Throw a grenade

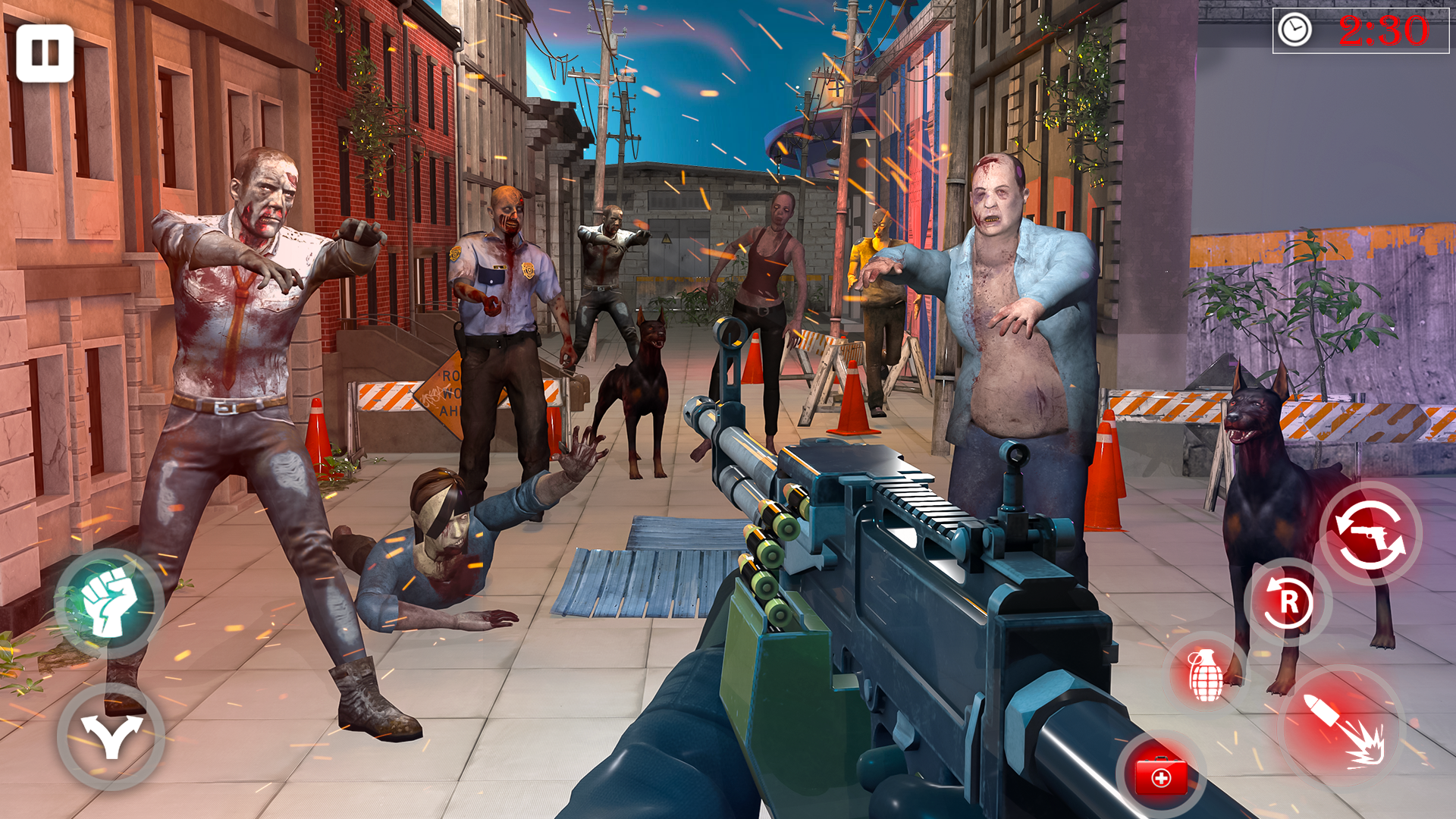point(1206,675)
